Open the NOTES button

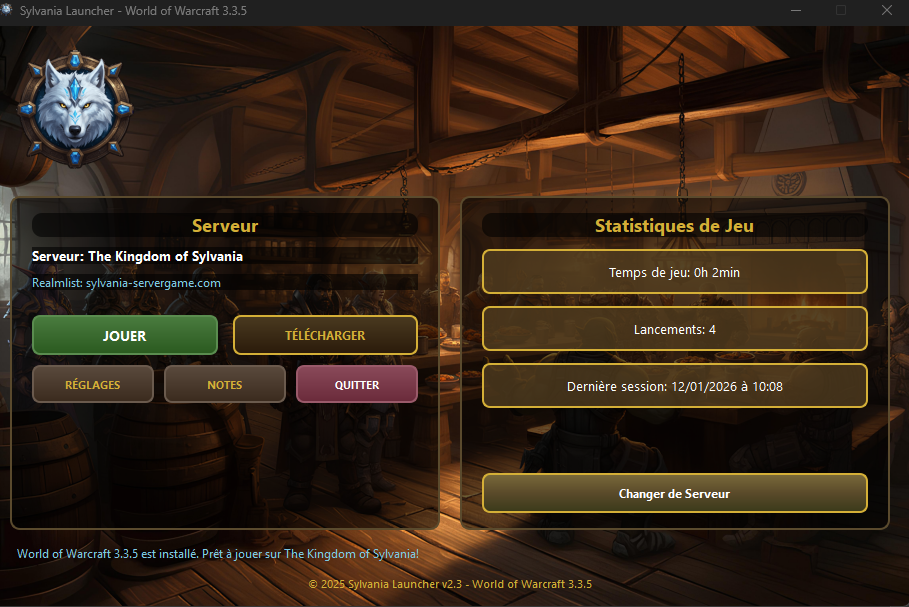pos(225,384)
